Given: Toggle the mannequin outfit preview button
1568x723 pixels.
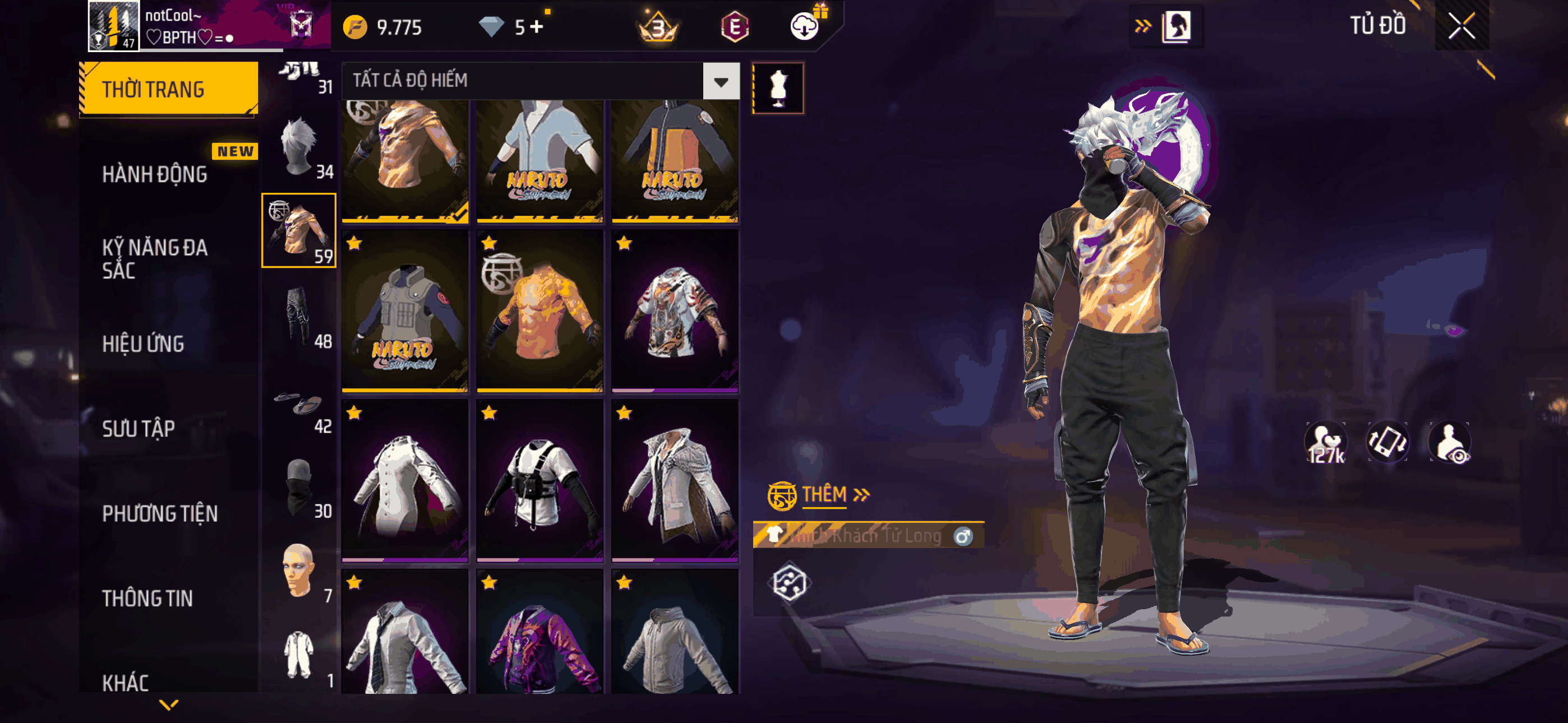Looking at the screenshot, I should click(x=778, y=88).
